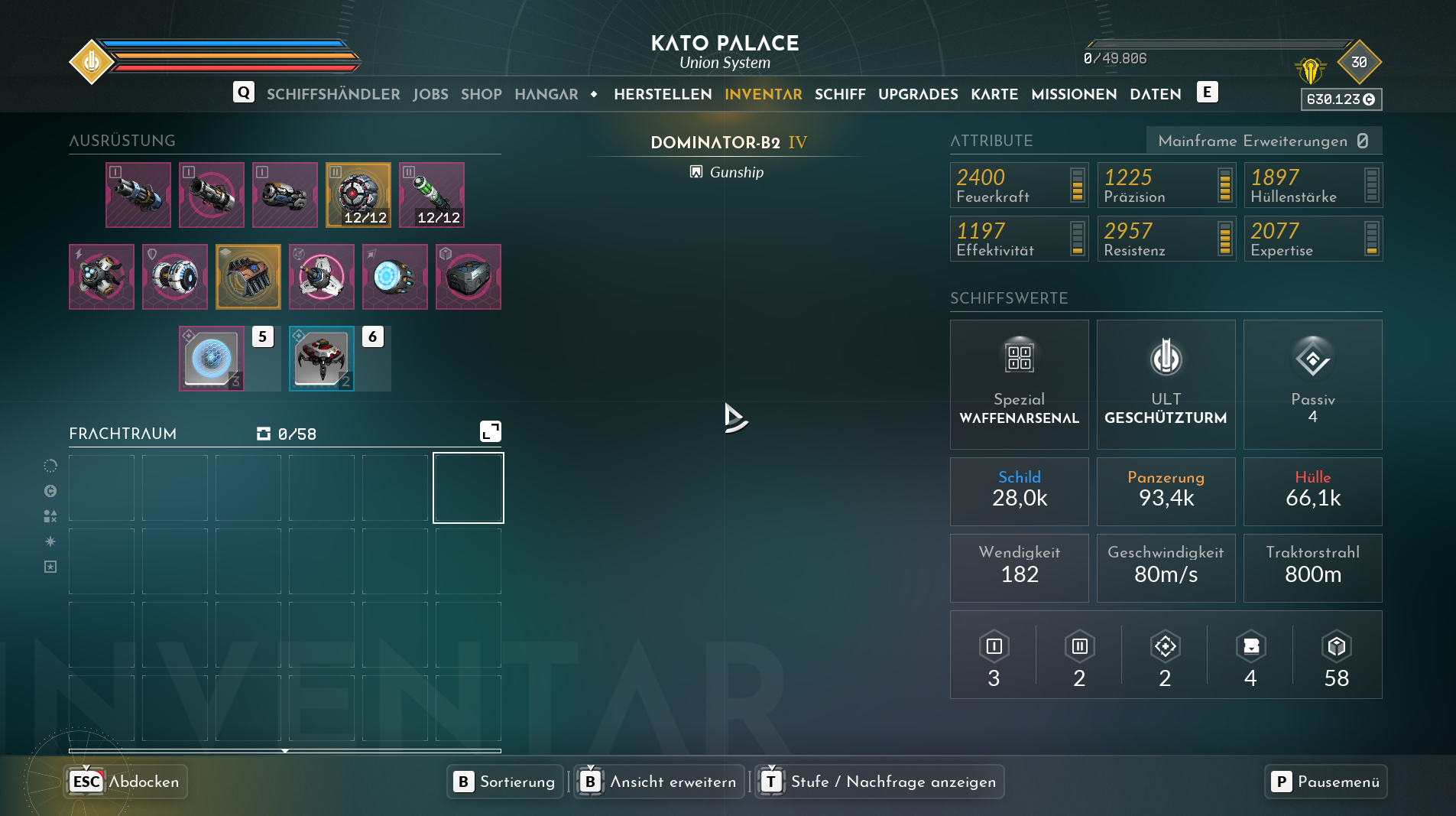This screenshot has width=1456, height=816.
Task: Open the Karte map tab
Action: [x=994, y=94]
